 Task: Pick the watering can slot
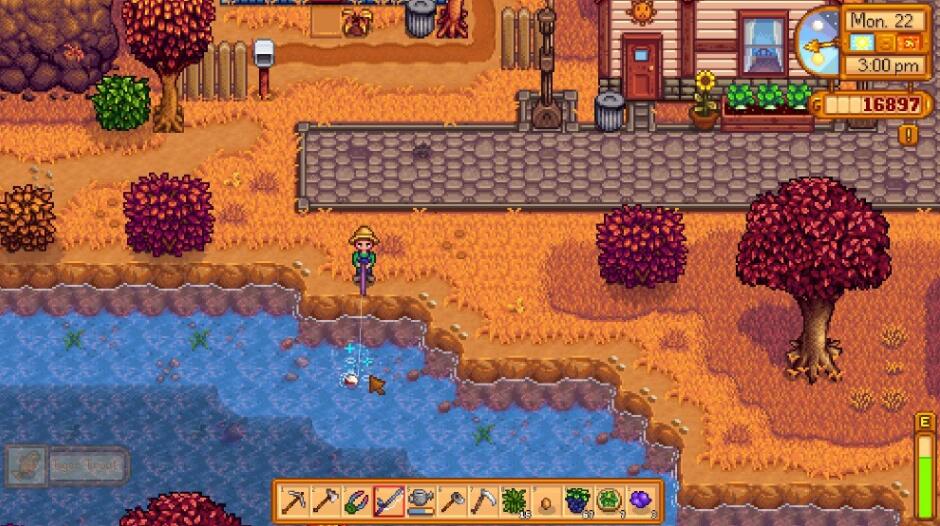[x=421, y=500]
